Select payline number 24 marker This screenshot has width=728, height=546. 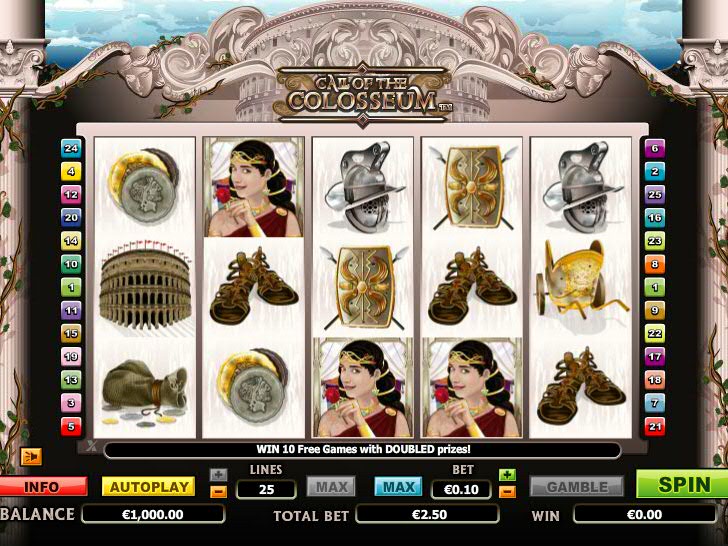click(x=71, y=148)
